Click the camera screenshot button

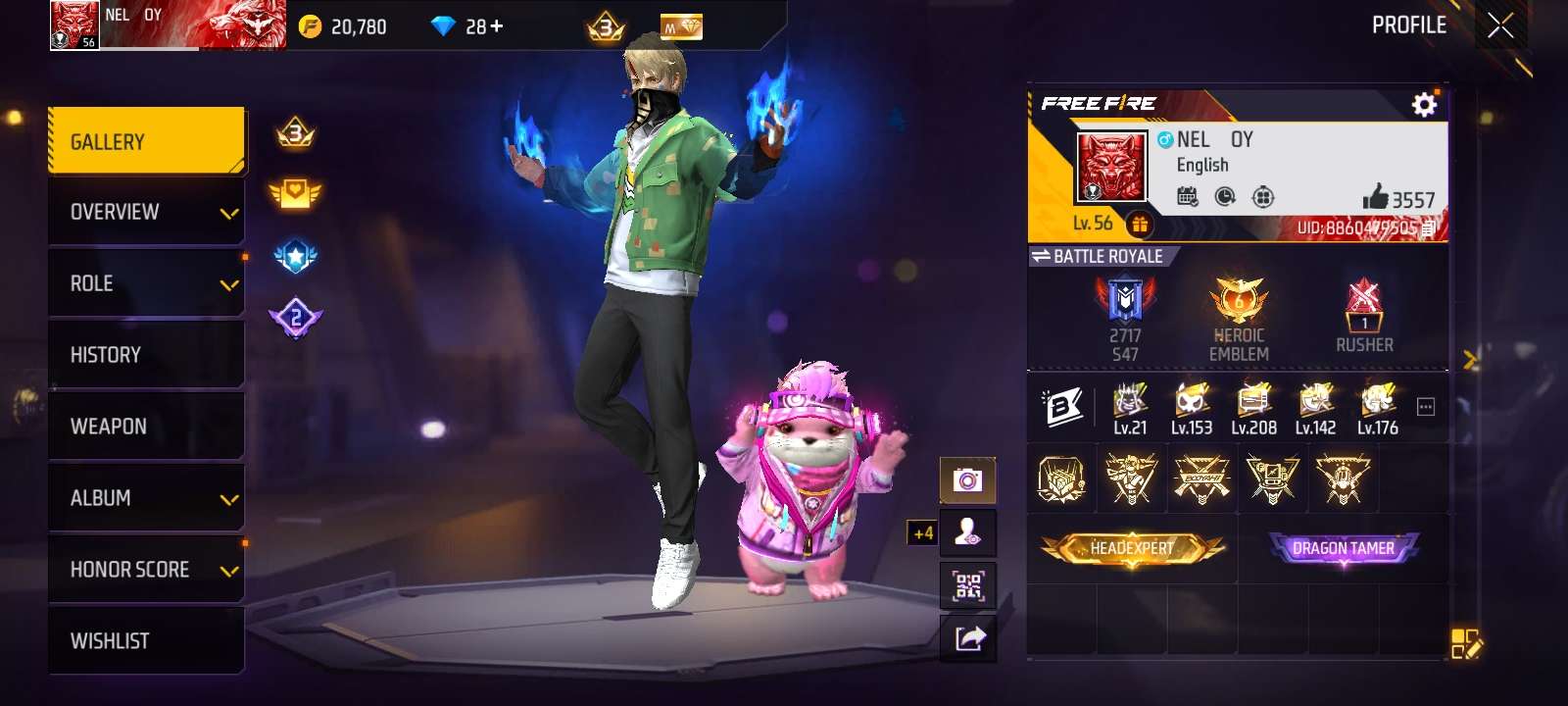click(x=968, y=479)
